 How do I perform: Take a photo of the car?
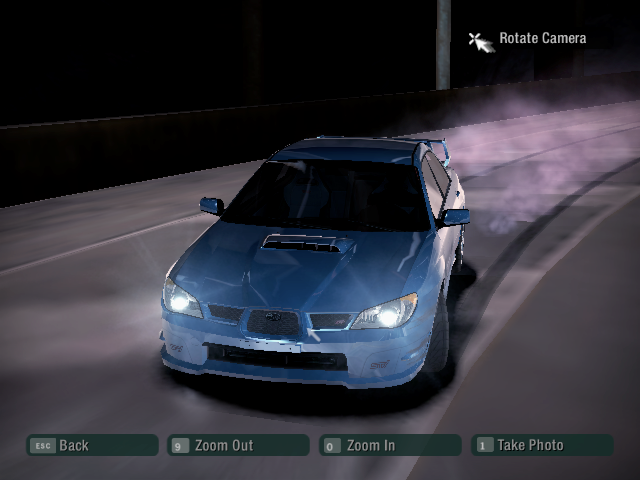(540, 446)
